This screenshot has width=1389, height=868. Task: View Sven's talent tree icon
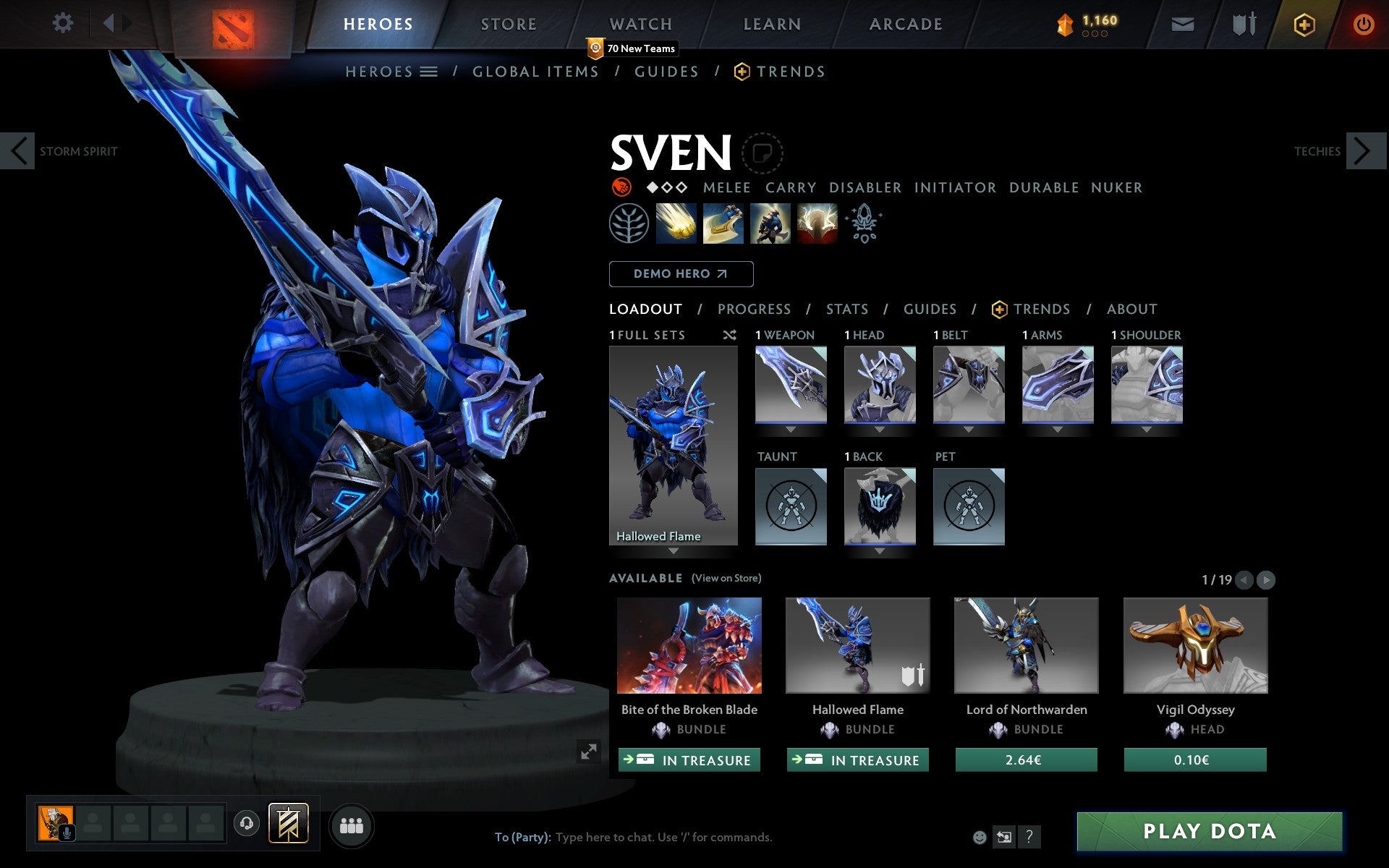(628, 224)
